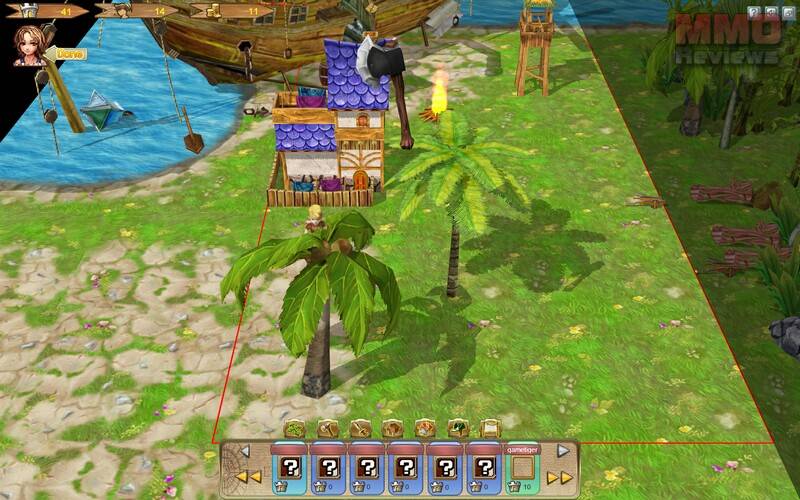Jump to end with double right arrows

click(561, 478)
